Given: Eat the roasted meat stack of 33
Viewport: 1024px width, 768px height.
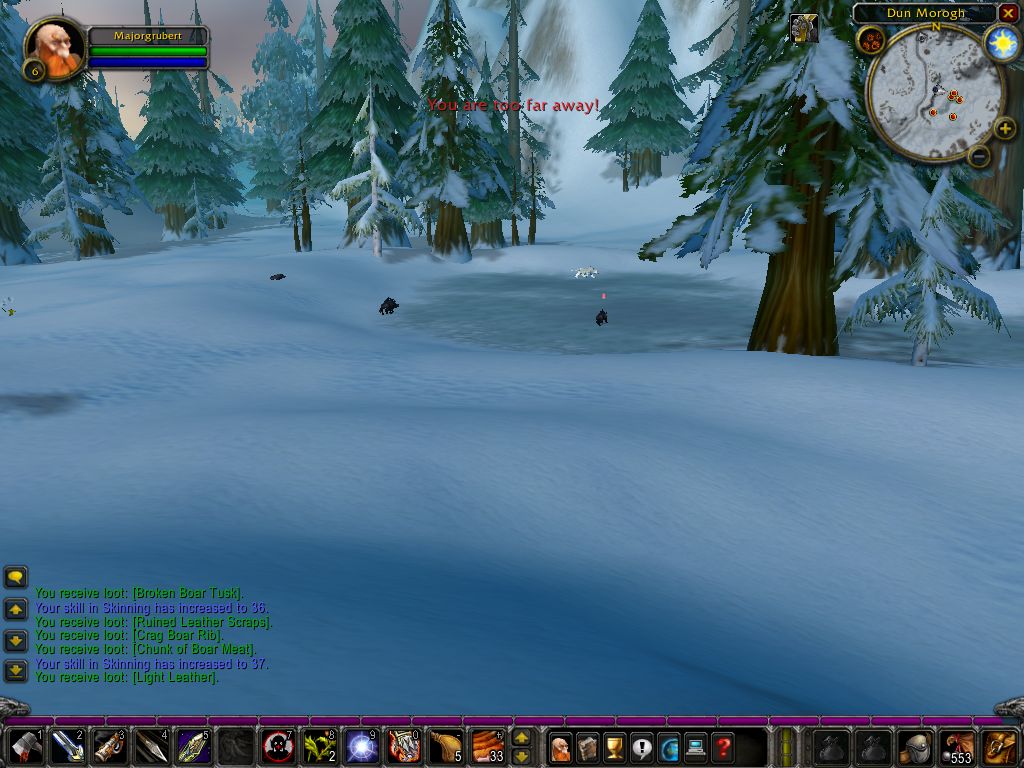Looking at the screenshot, I should [488, 746].
